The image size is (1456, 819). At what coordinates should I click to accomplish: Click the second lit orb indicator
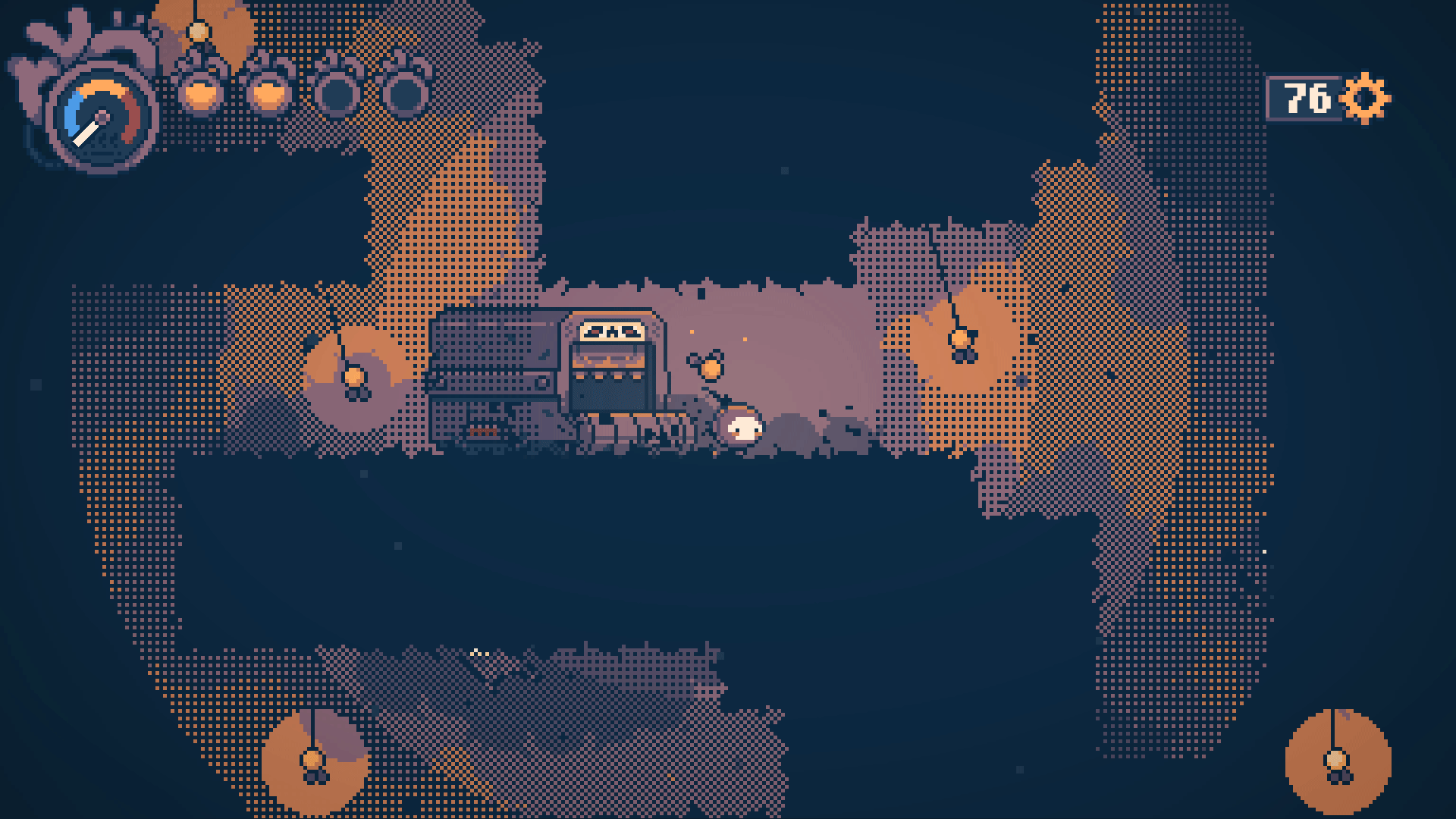coord(270,96)
